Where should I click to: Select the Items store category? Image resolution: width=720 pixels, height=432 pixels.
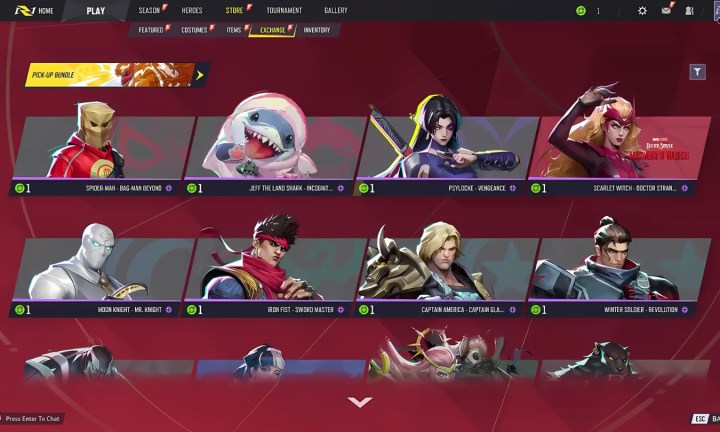233,30
